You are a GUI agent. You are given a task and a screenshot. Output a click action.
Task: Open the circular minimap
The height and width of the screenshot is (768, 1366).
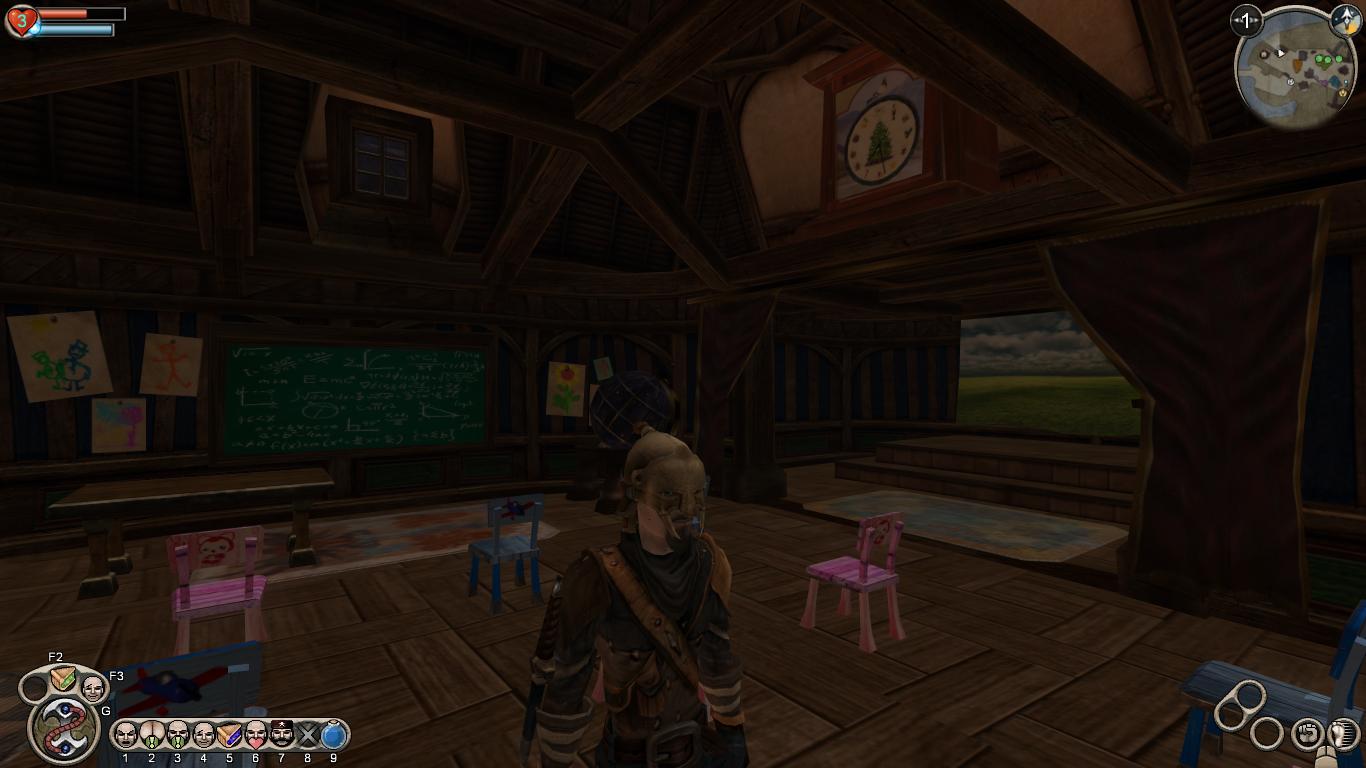1295,68
